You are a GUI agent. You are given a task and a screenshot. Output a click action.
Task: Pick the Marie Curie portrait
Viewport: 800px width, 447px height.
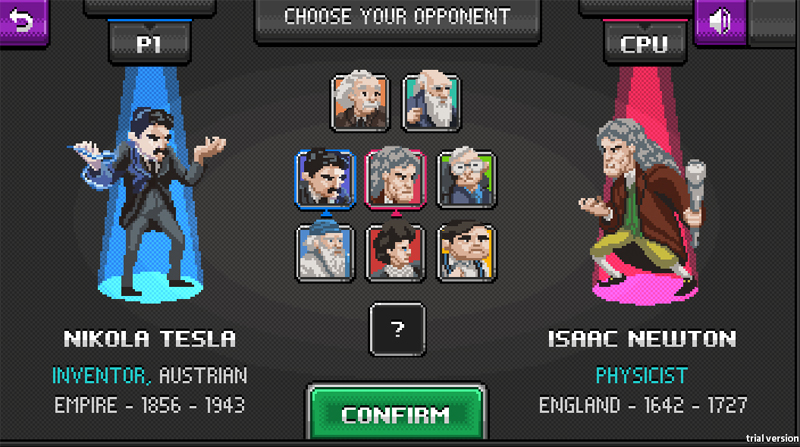[x=396, y=251]
